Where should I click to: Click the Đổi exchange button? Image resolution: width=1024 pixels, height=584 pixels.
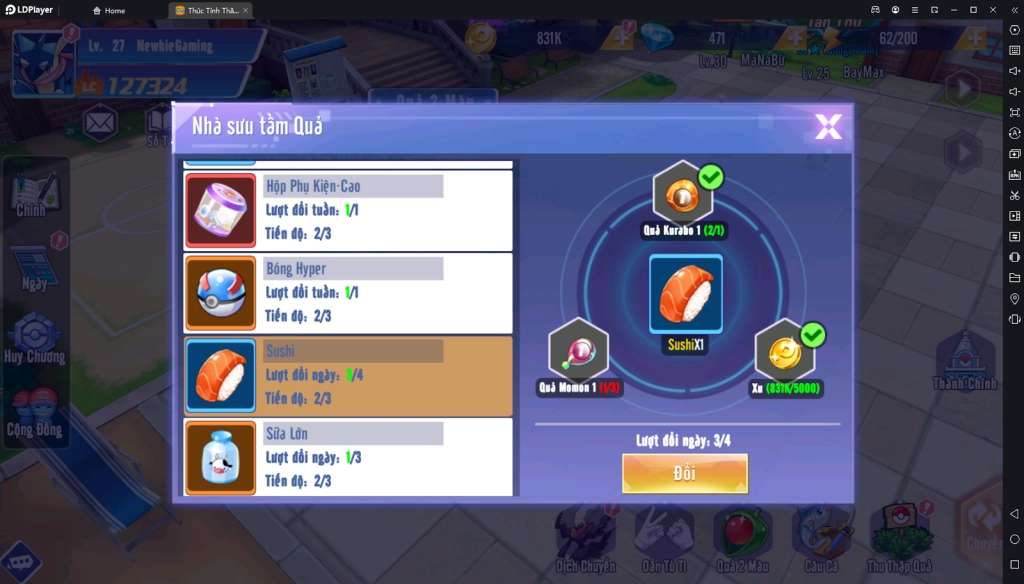pos(685,473)
